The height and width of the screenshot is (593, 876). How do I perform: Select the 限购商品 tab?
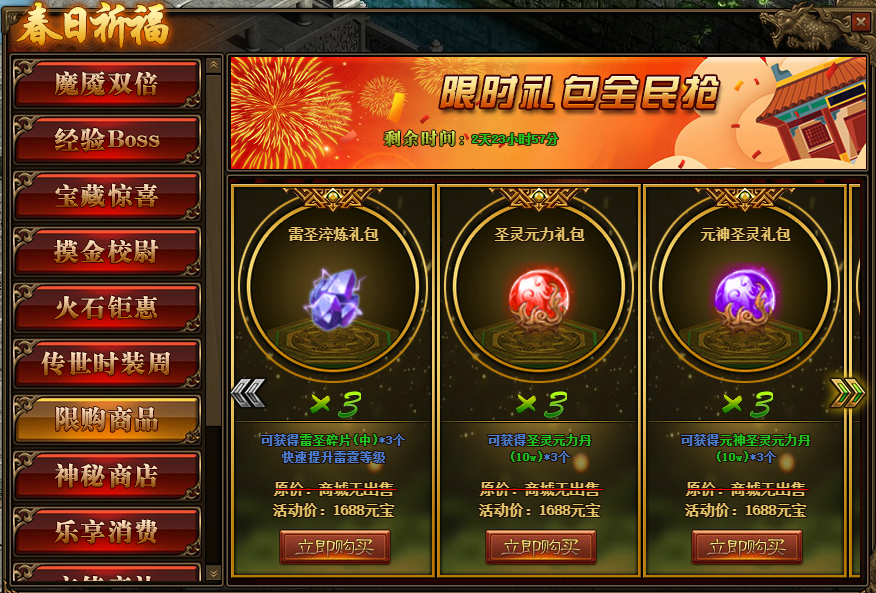click(106, 420)
